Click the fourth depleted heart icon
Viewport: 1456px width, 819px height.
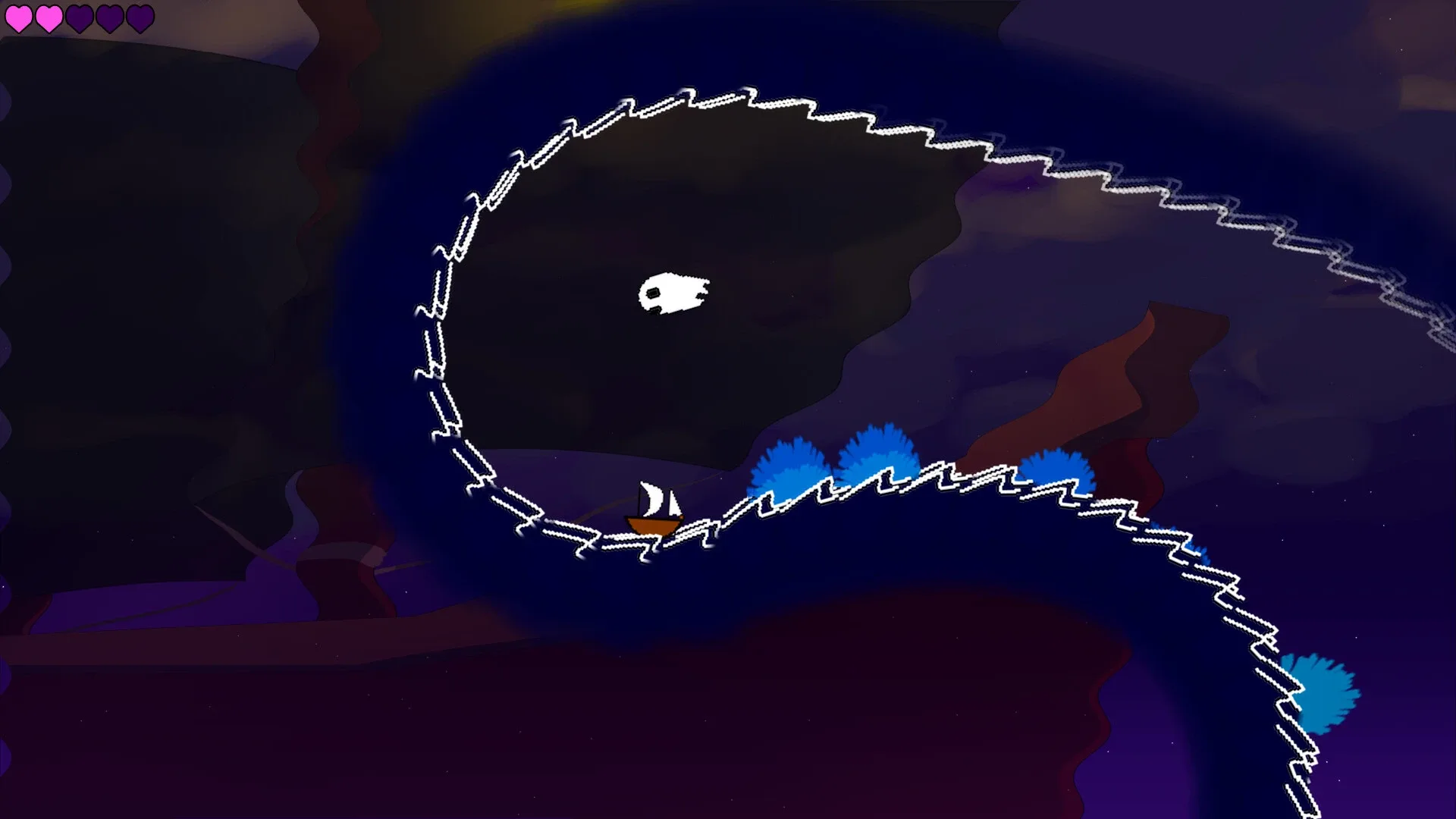click(x=110, y=17)
